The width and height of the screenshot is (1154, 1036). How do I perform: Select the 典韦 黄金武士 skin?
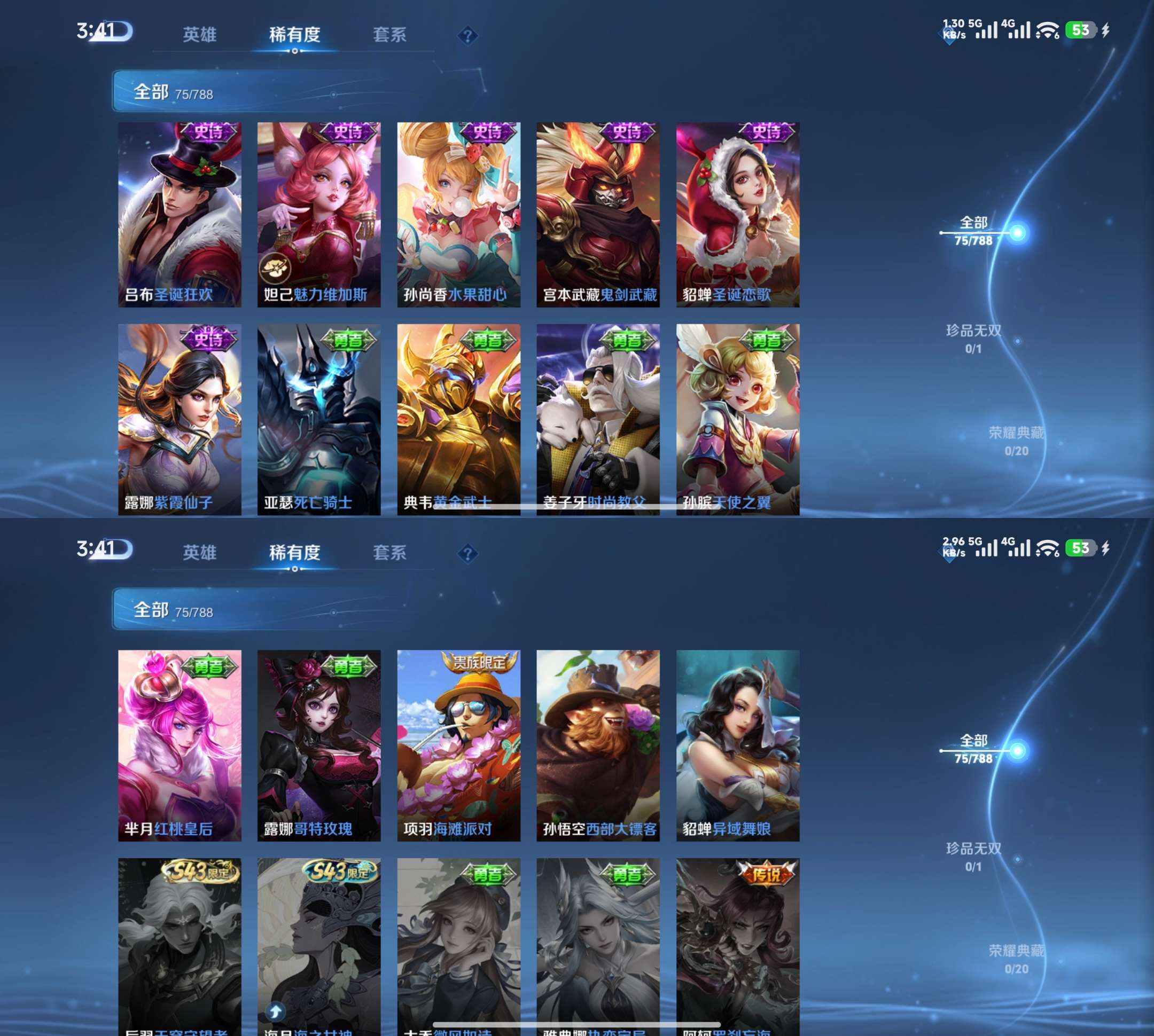(x=458, y=419)
